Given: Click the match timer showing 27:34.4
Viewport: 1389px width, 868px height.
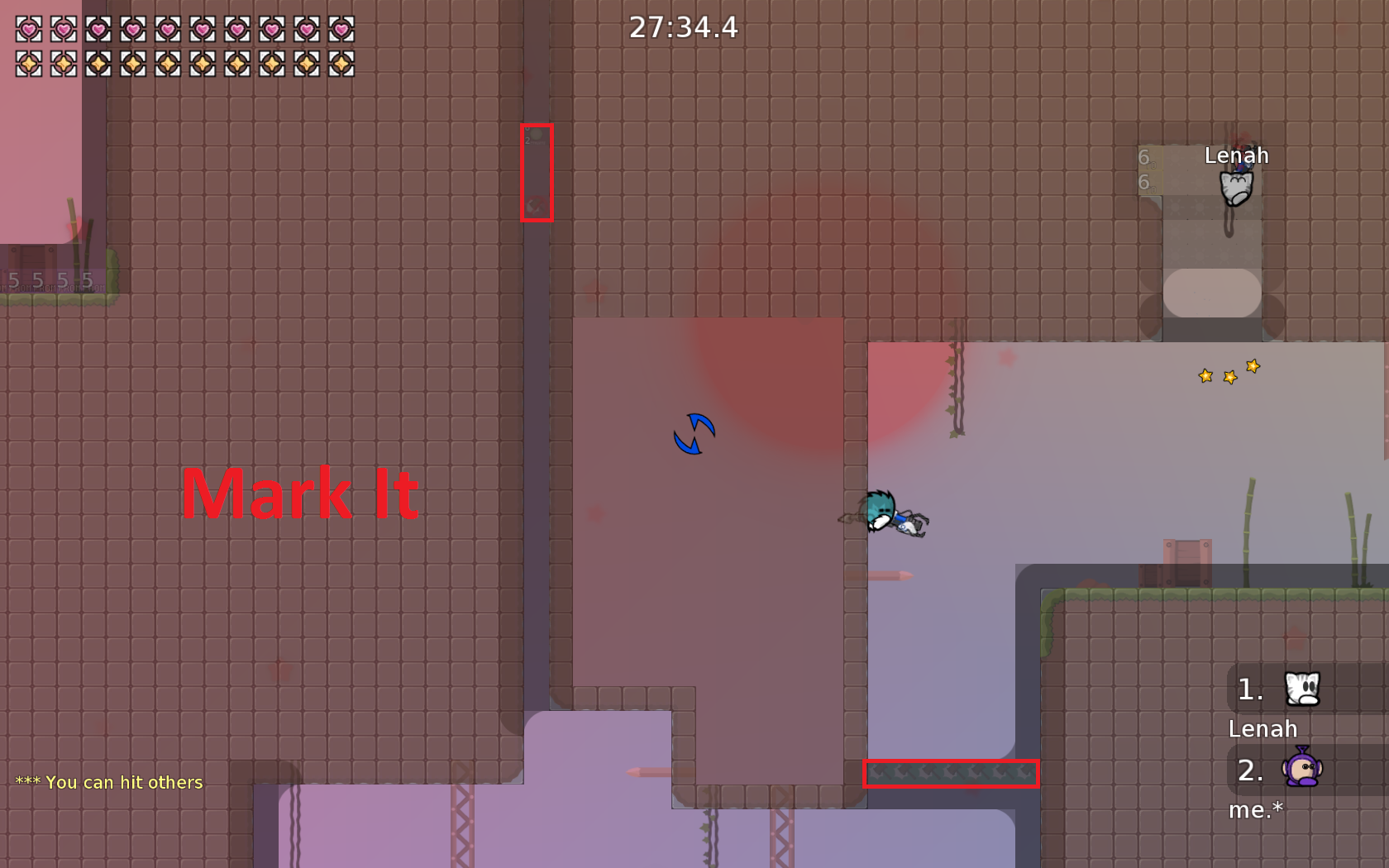Looking at the screenshot, I should point(682,28).
